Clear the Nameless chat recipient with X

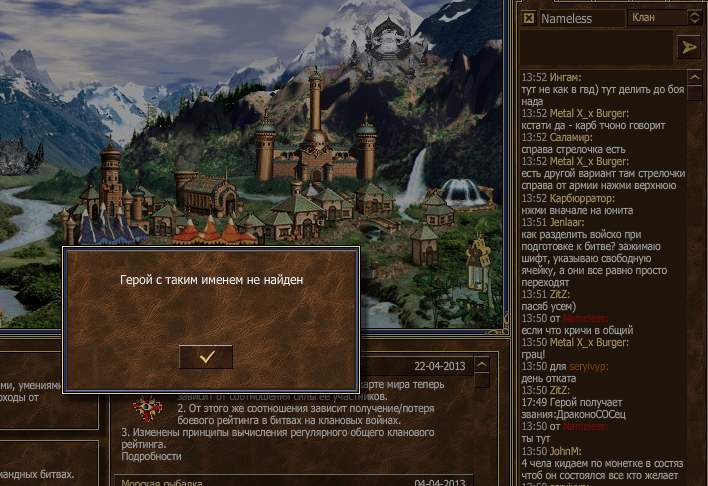pos(529,18)
